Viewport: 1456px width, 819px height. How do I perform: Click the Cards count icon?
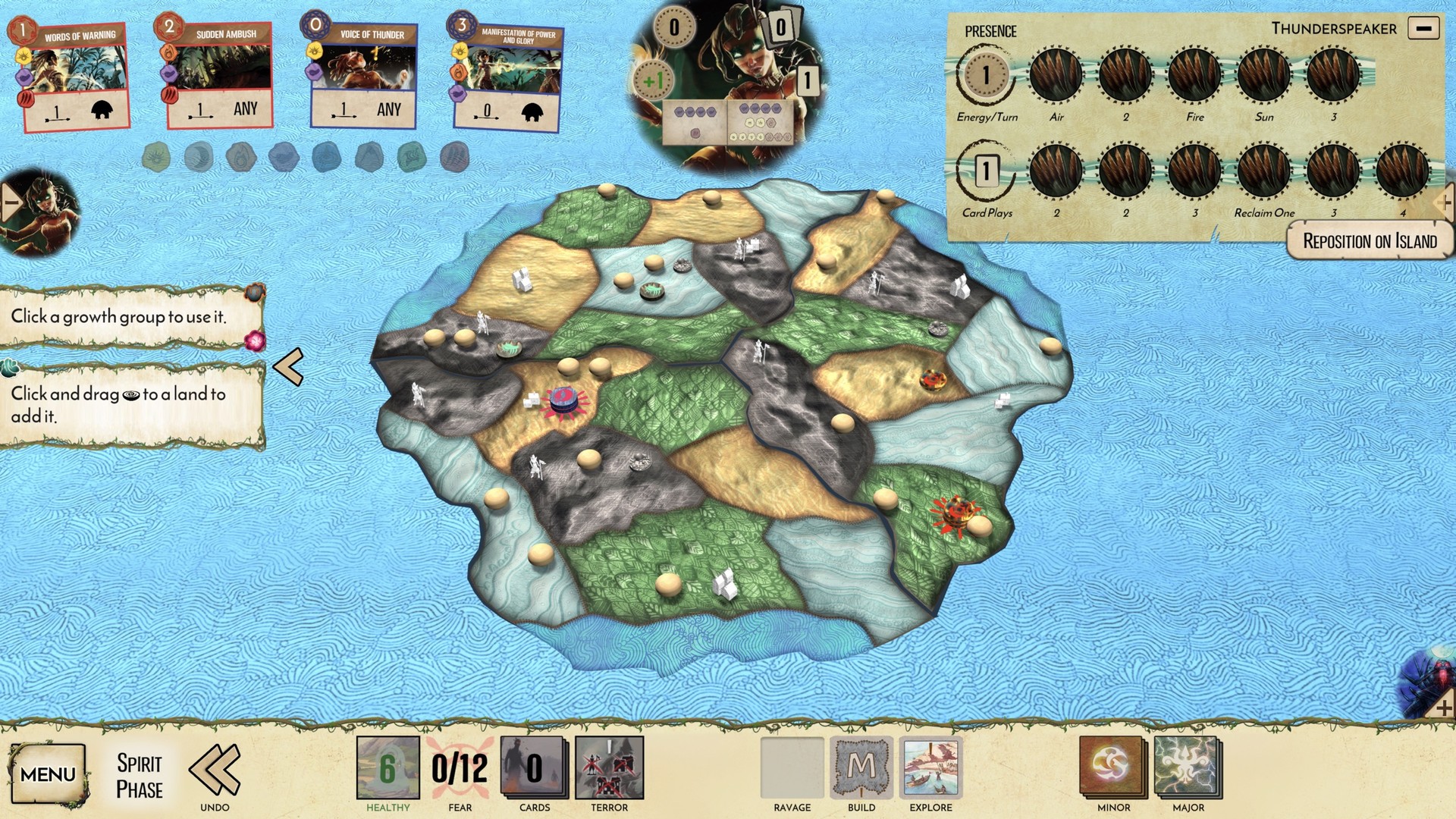coord(535,768)
